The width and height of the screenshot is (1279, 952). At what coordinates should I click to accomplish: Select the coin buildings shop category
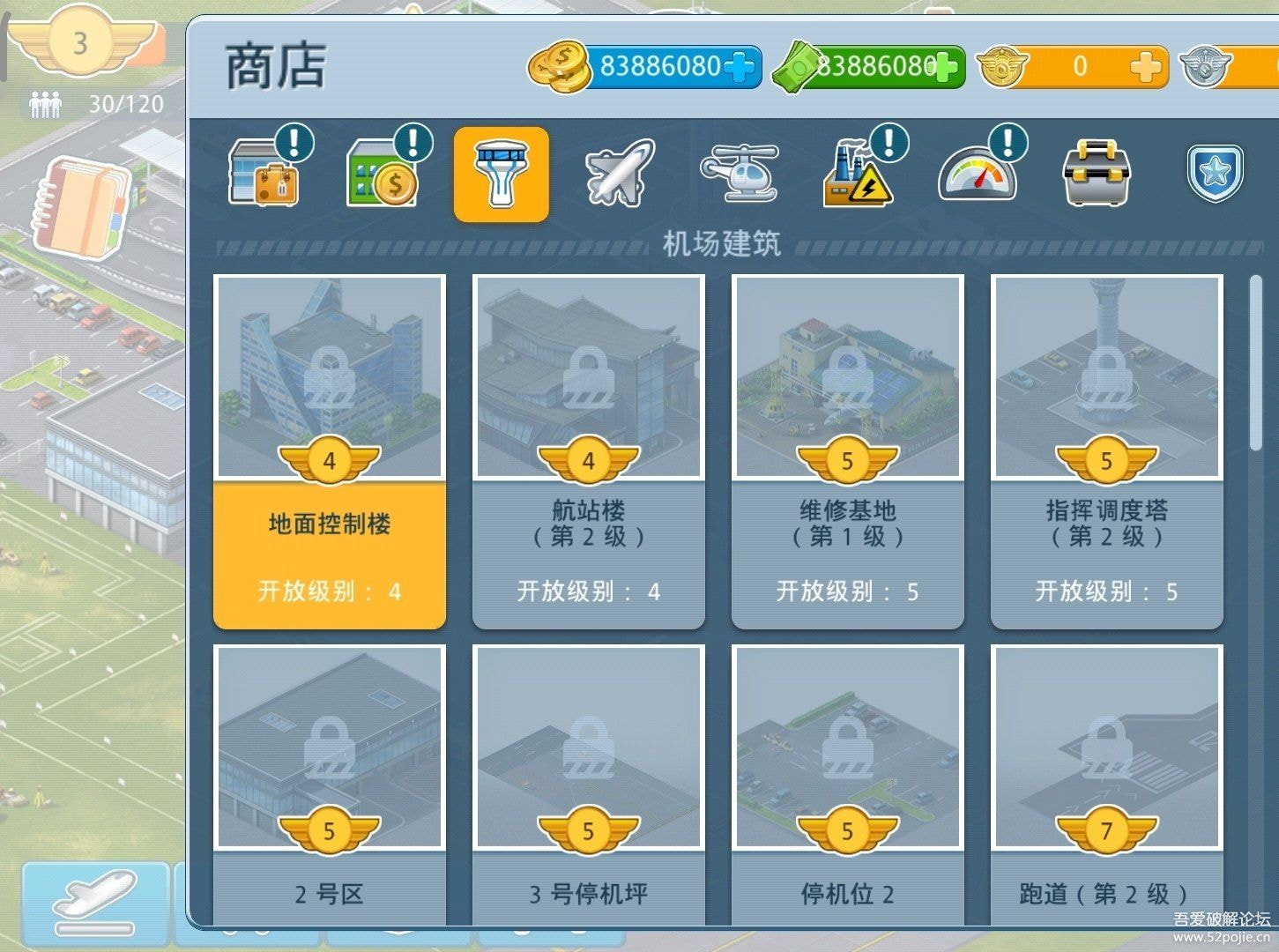coord(382,173)
